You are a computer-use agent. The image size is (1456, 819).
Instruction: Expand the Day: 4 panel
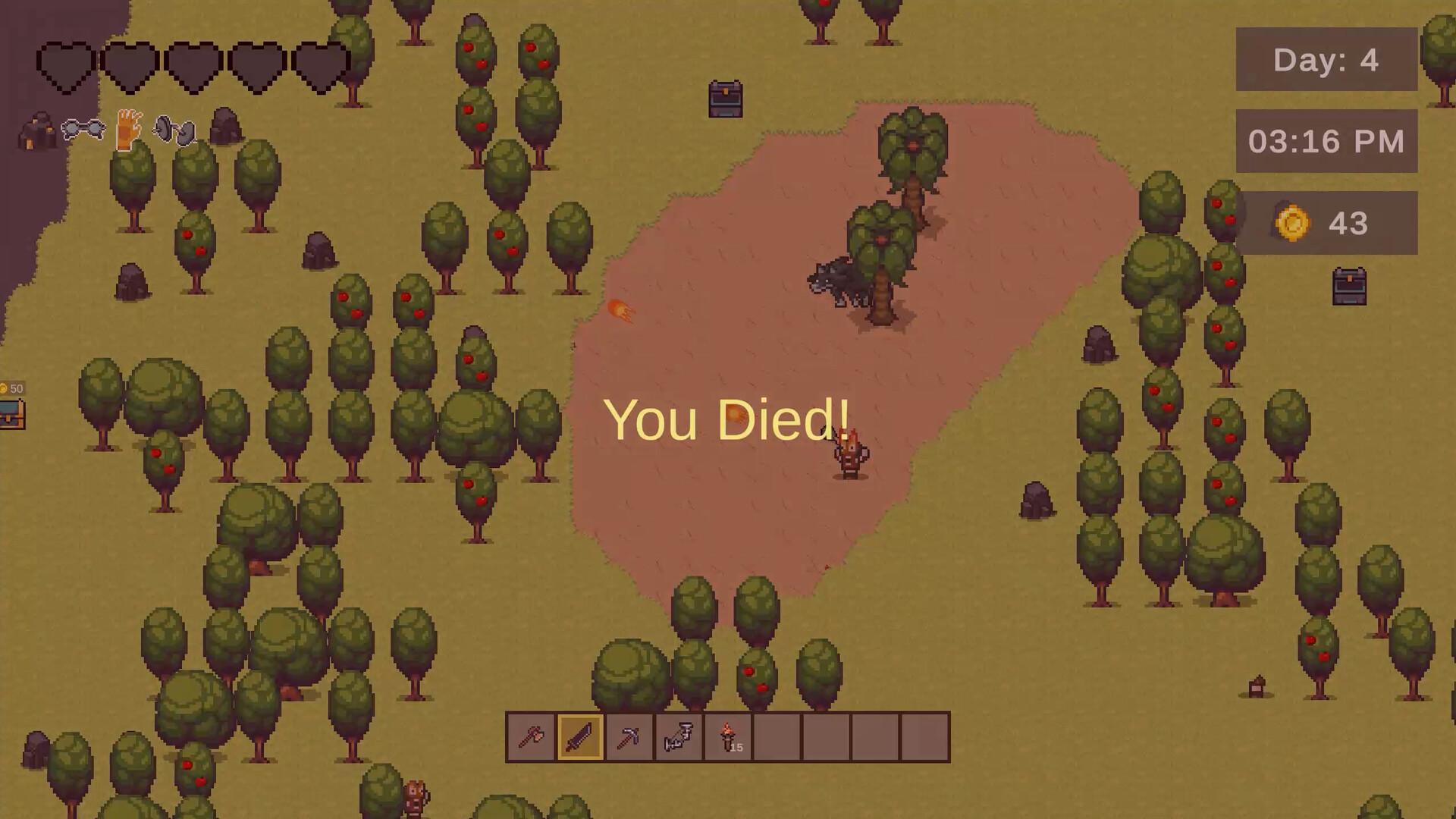tap(1326, 60)
